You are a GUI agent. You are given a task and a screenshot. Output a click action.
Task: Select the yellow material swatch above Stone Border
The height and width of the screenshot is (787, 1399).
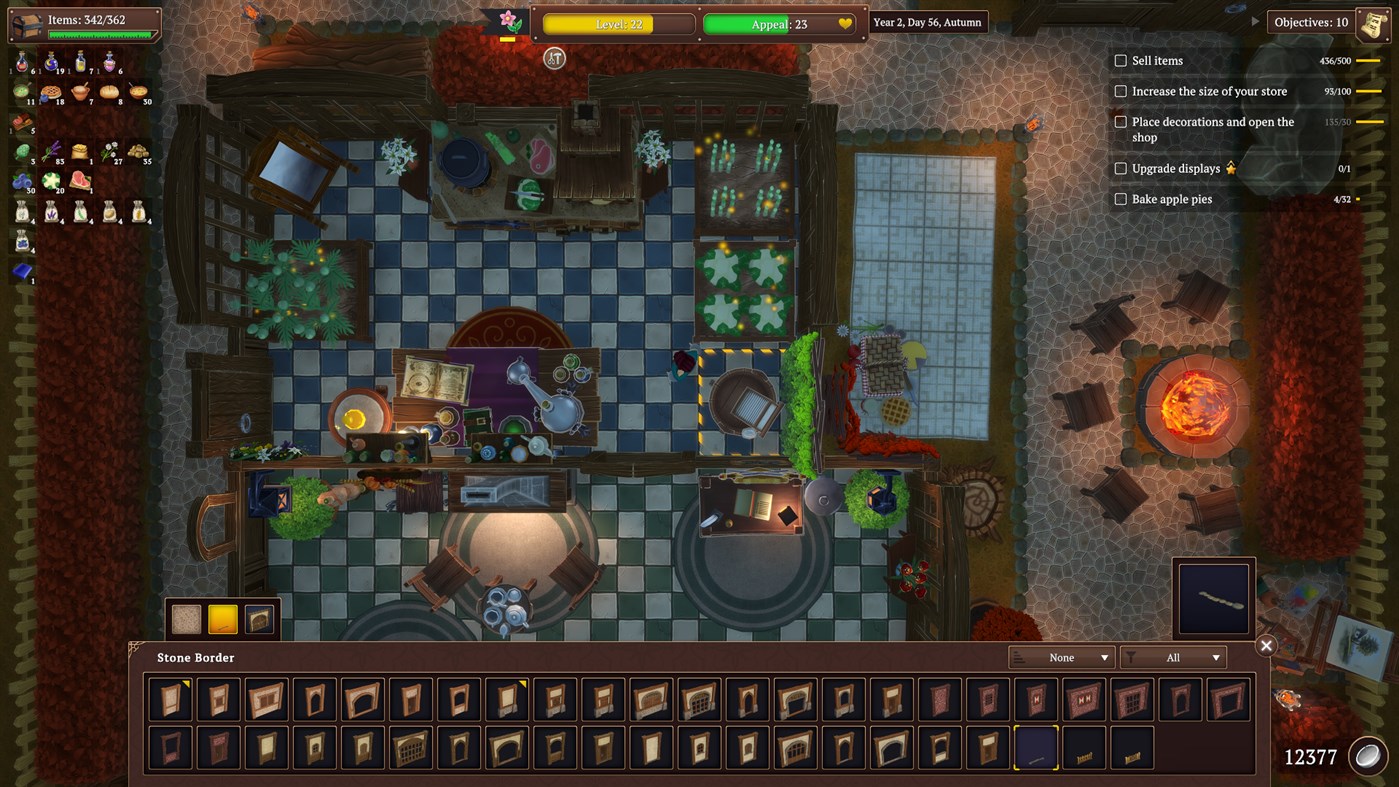[x=222, y=618]
